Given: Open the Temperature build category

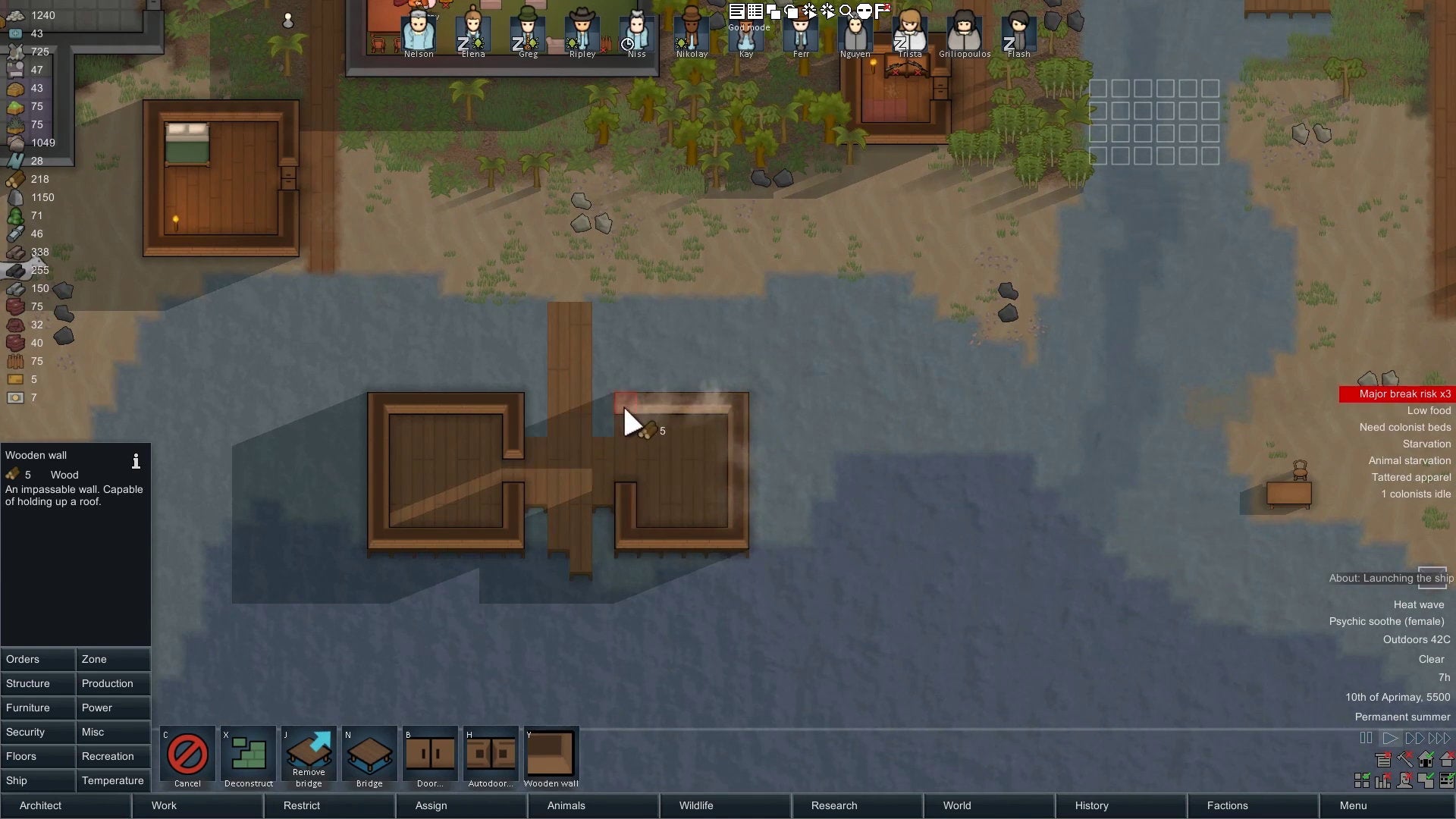Looking at the screenshot, I should [x=112, y=780].
